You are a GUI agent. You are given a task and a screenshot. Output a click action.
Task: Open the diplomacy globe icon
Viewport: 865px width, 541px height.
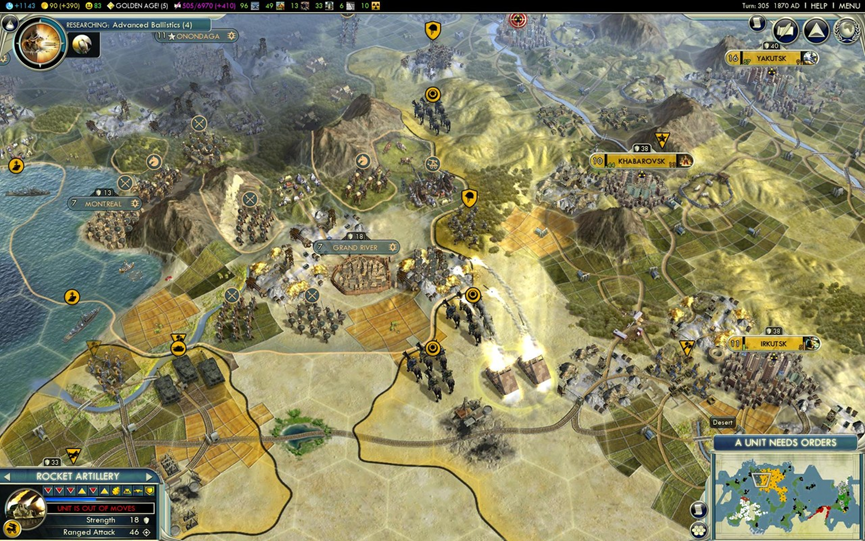tap(845, 31)
